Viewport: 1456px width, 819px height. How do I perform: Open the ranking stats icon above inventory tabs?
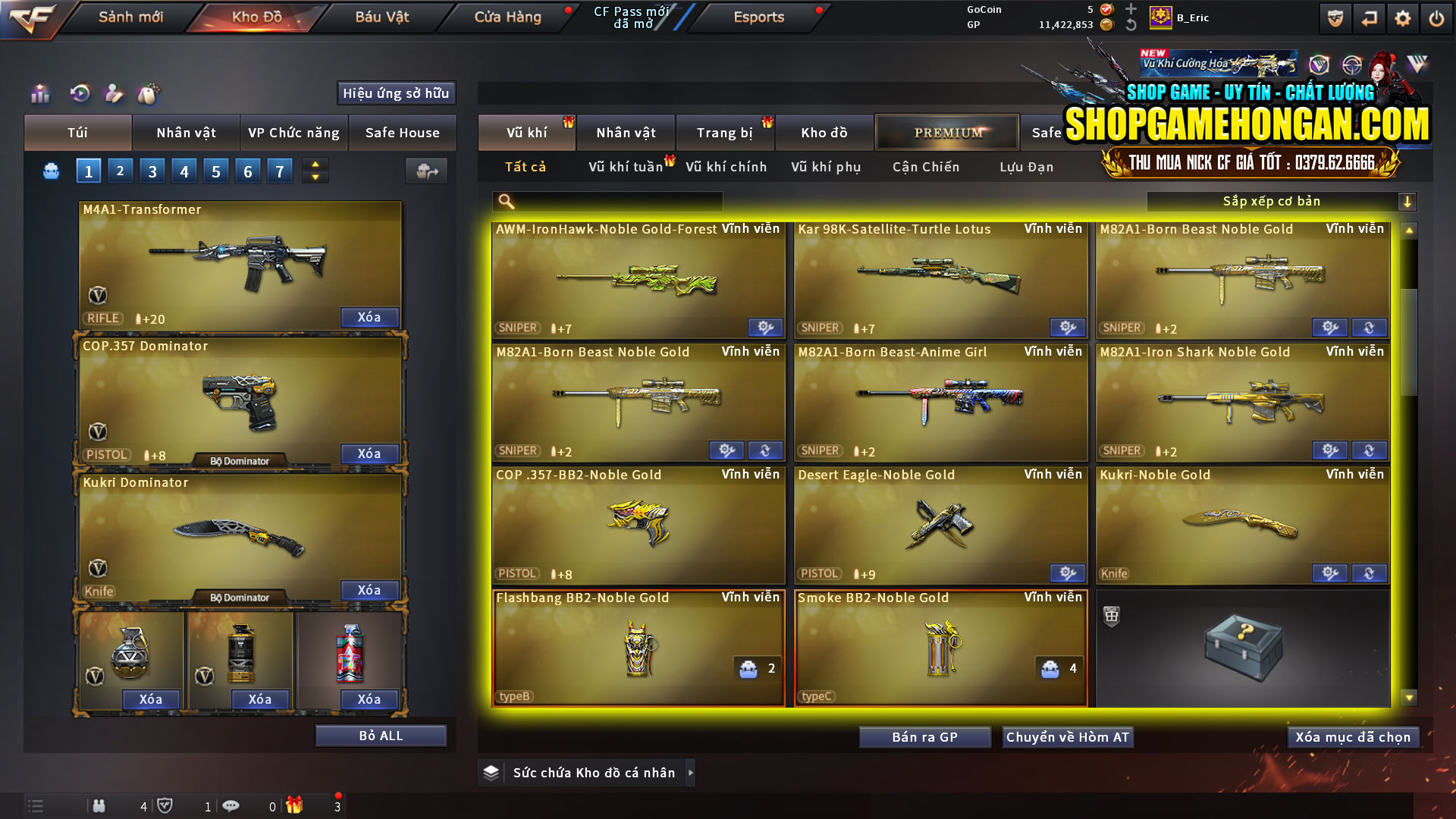click(x=39, y=93)
